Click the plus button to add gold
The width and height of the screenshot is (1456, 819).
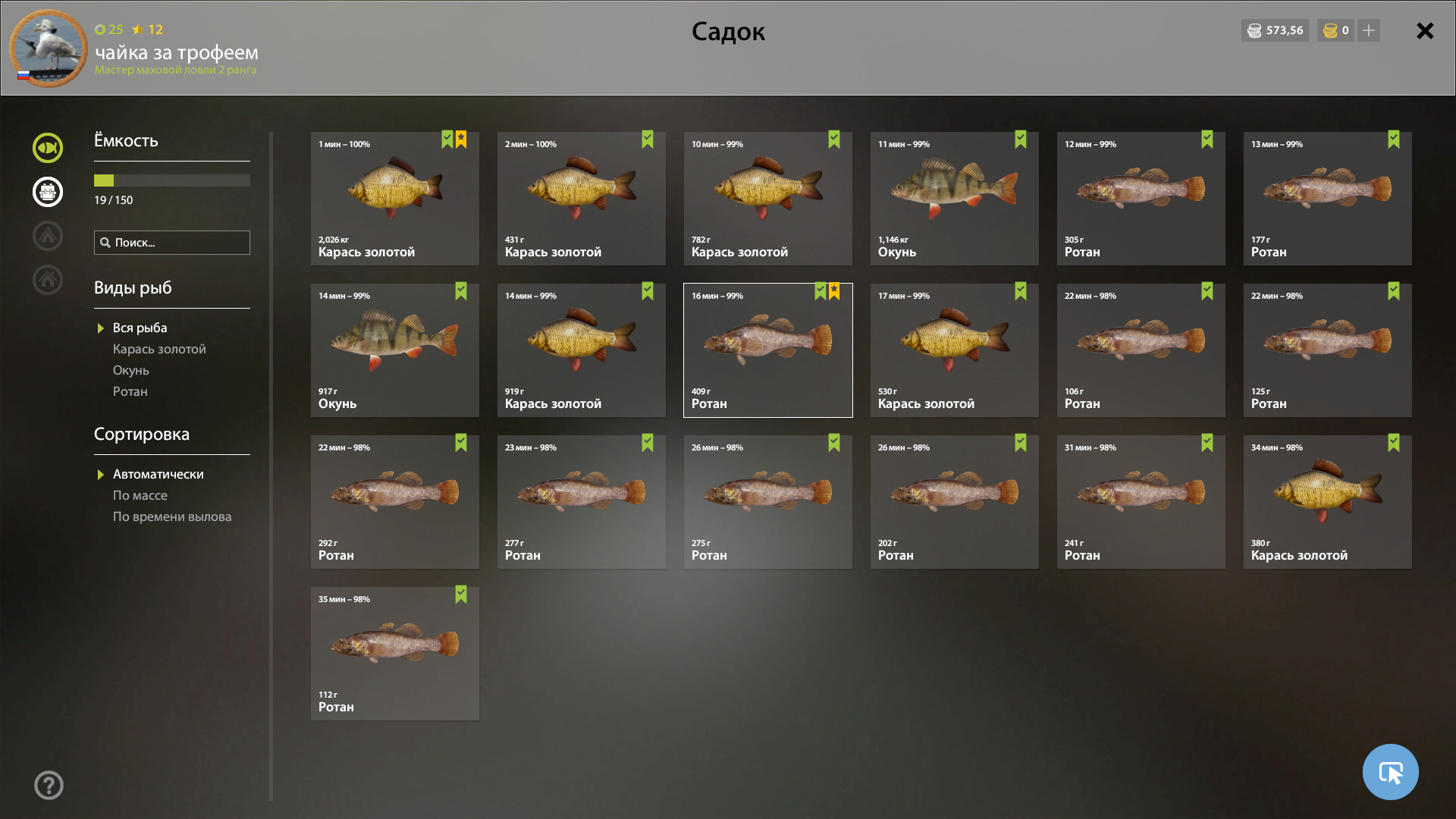1369,30
